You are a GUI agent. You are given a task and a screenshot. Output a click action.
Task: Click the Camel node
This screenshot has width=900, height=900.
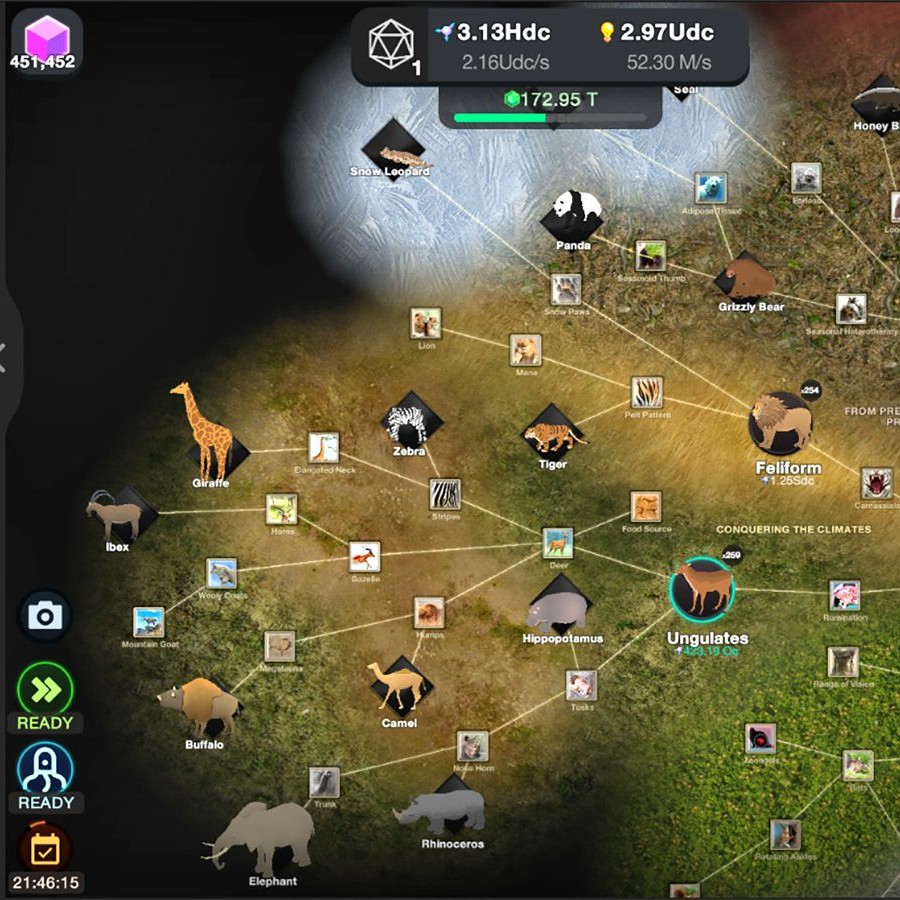(x=400, y=686)
